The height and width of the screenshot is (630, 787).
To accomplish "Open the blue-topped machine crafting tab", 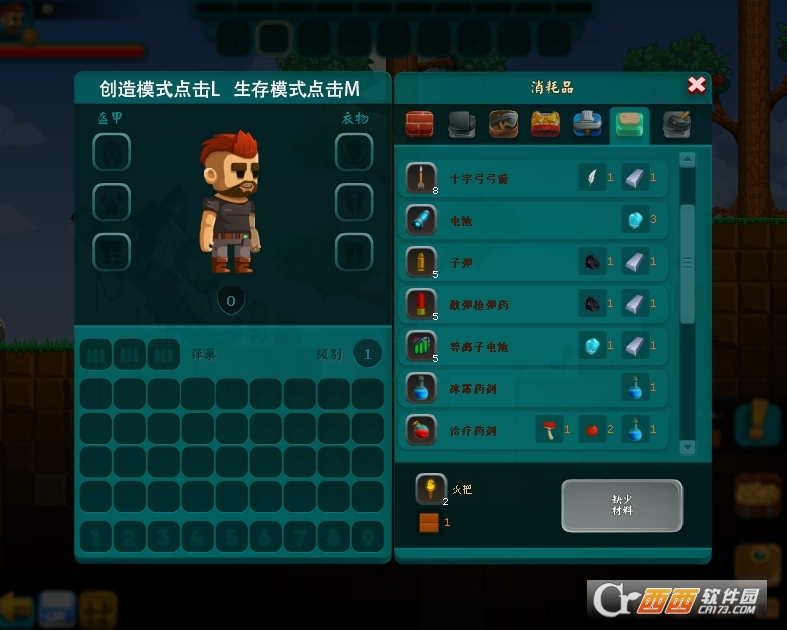I will click(587, 124).
